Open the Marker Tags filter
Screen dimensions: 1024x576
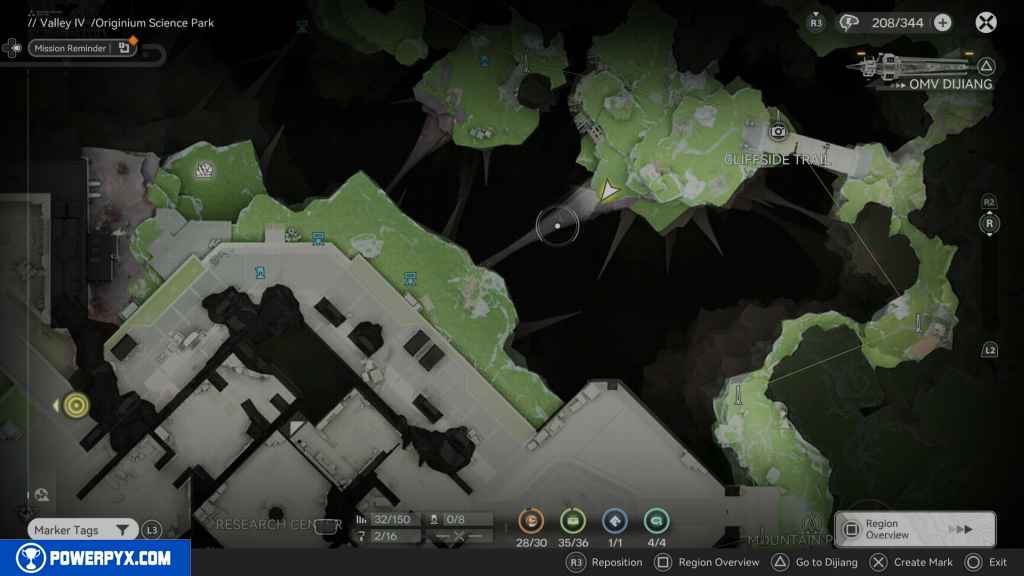click(82, 530)
